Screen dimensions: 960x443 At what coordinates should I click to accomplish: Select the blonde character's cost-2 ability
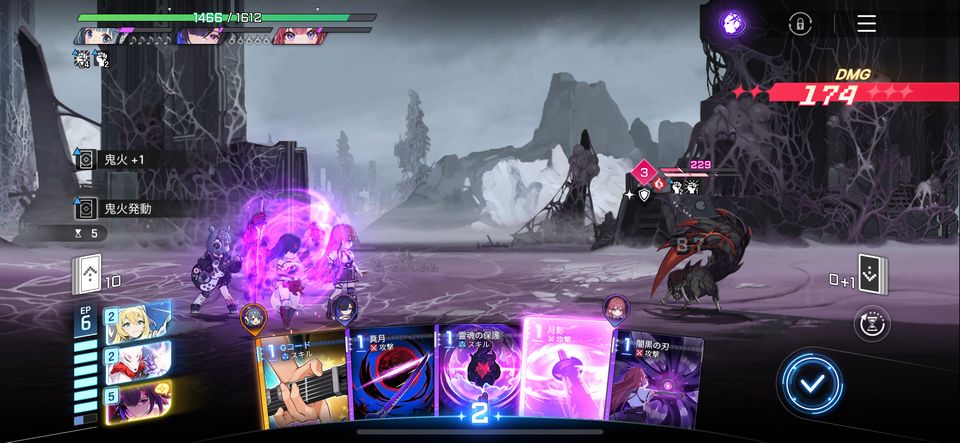tap(139, 322)
